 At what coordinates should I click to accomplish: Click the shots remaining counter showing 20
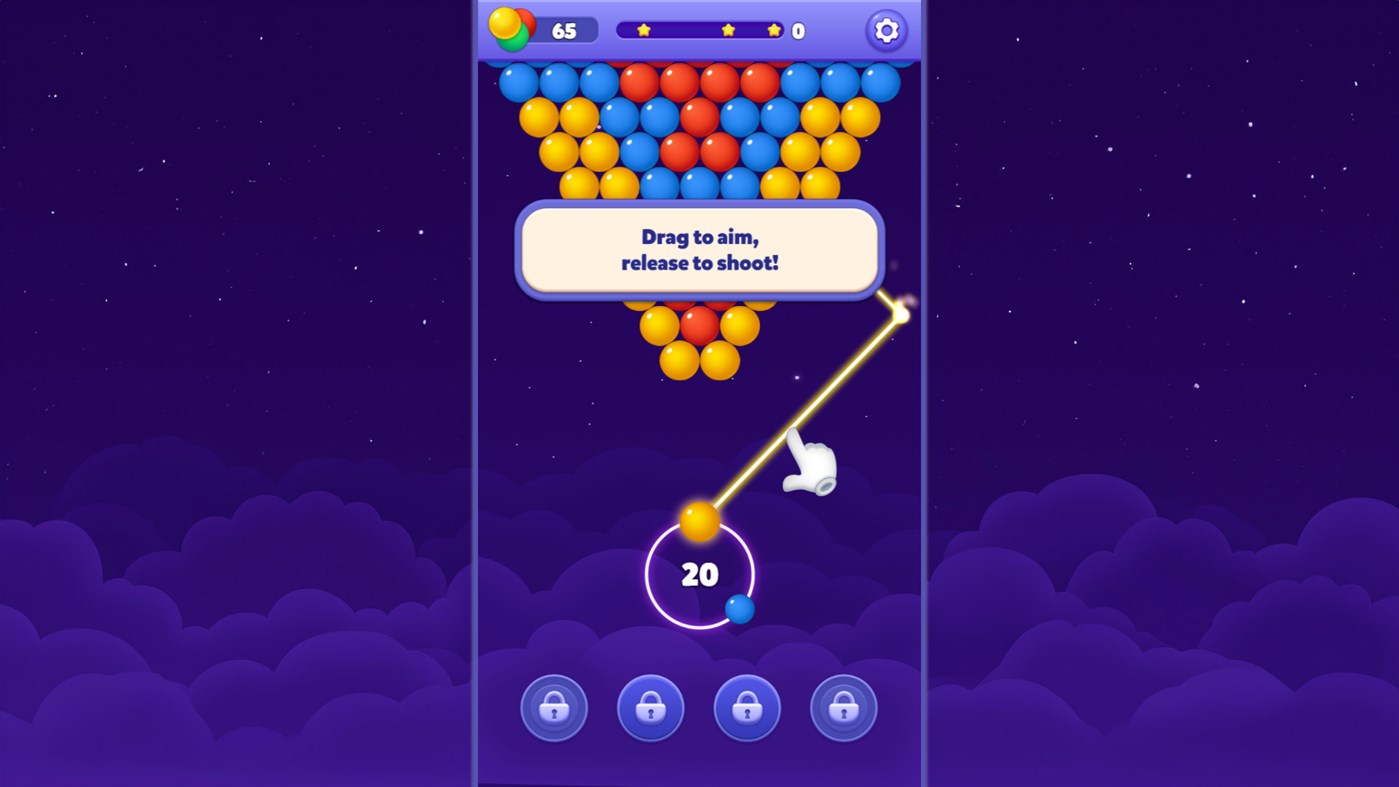[x=700, y=575]
